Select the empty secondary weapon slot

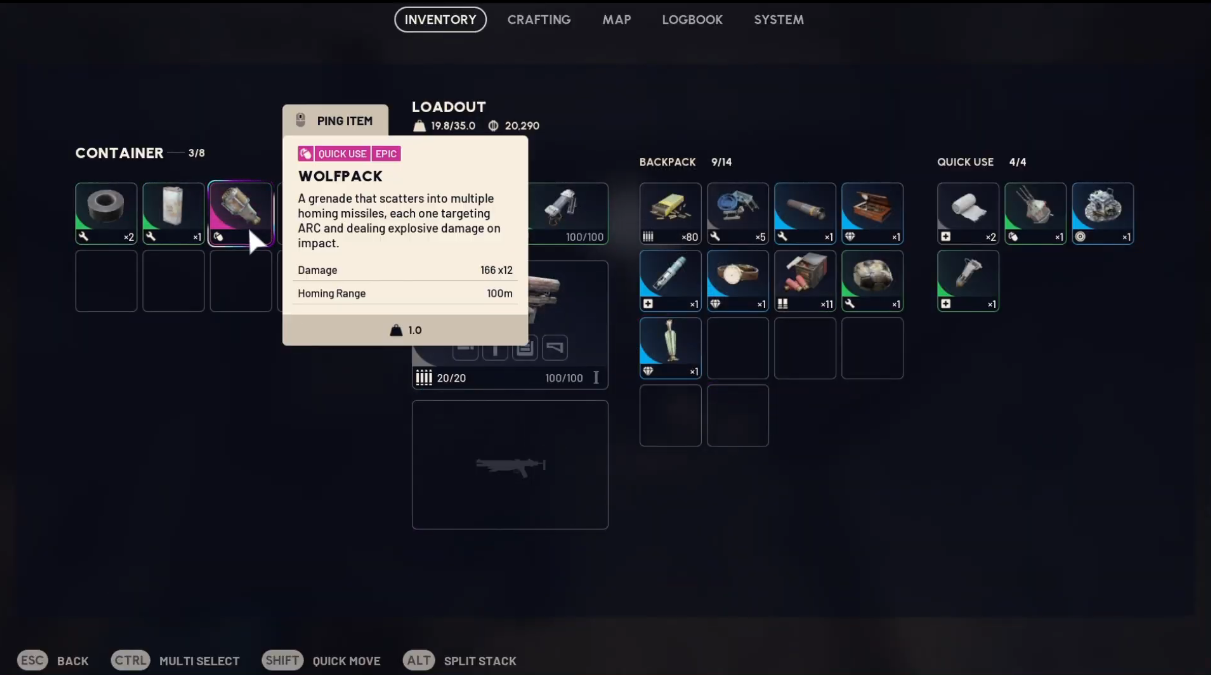click(x=510, y=465)
